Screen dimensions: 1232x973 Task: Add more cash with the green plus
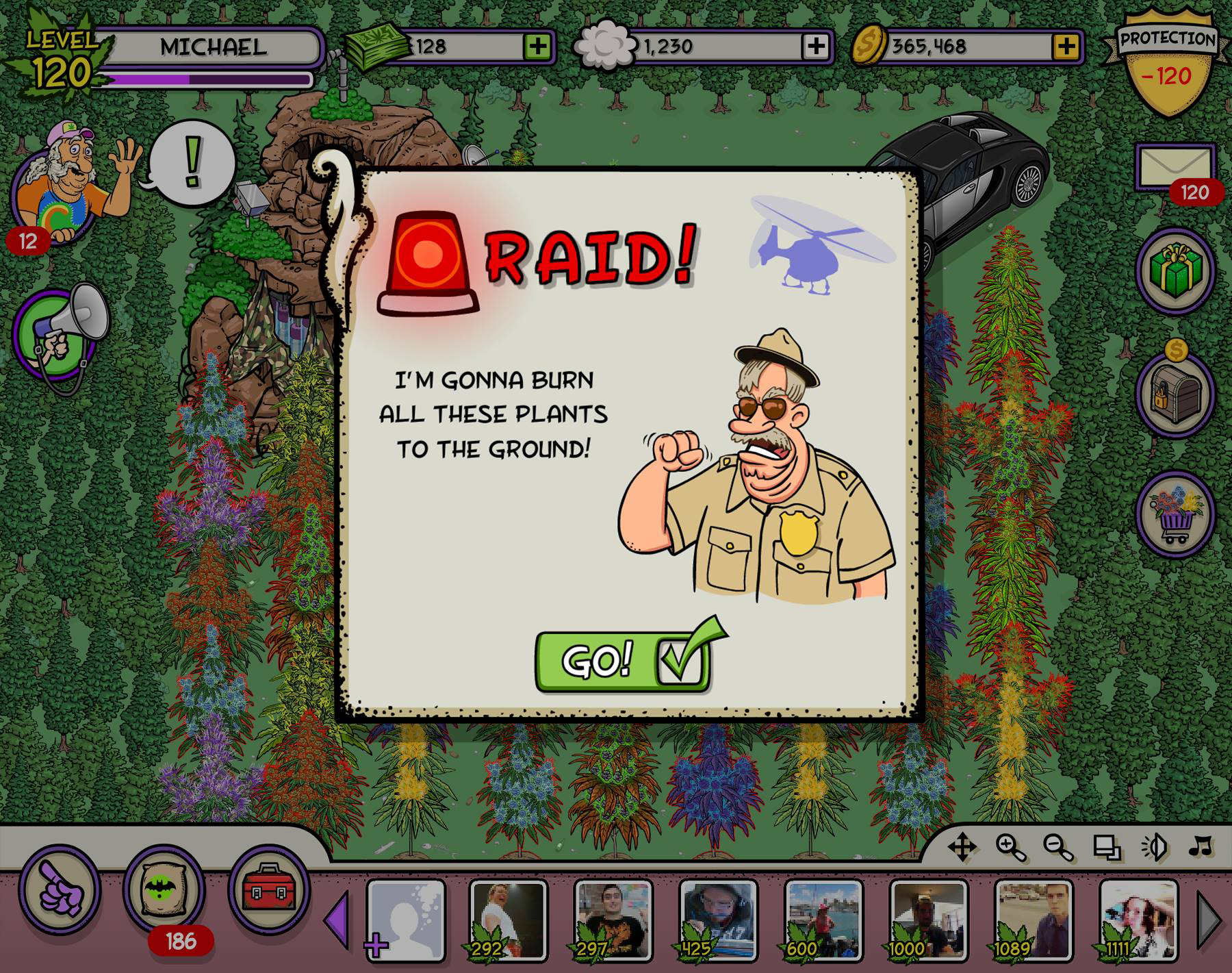[x=538, y=47]
